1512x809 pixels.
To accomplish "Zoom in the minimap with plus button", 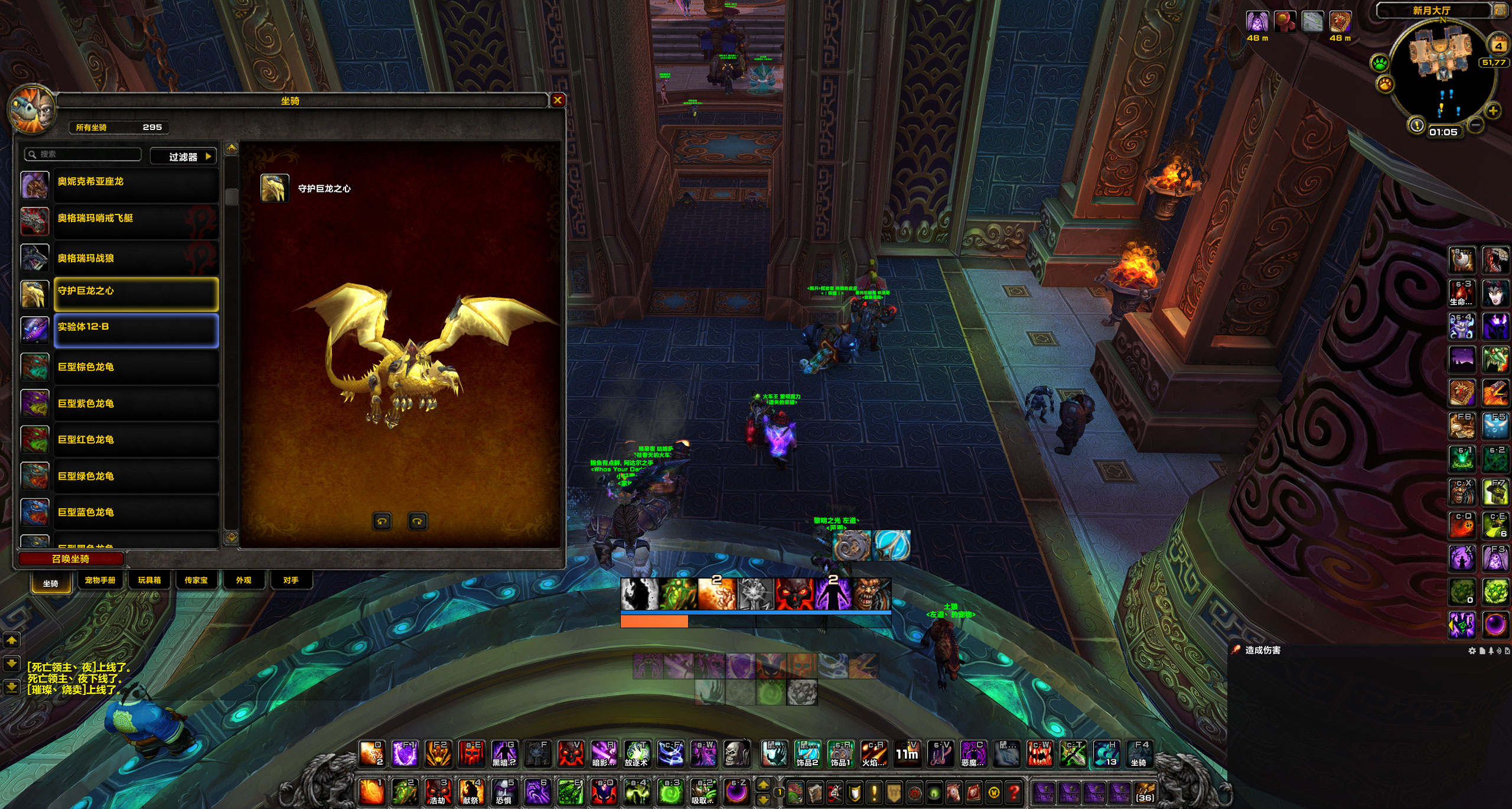I will 1493,111.
